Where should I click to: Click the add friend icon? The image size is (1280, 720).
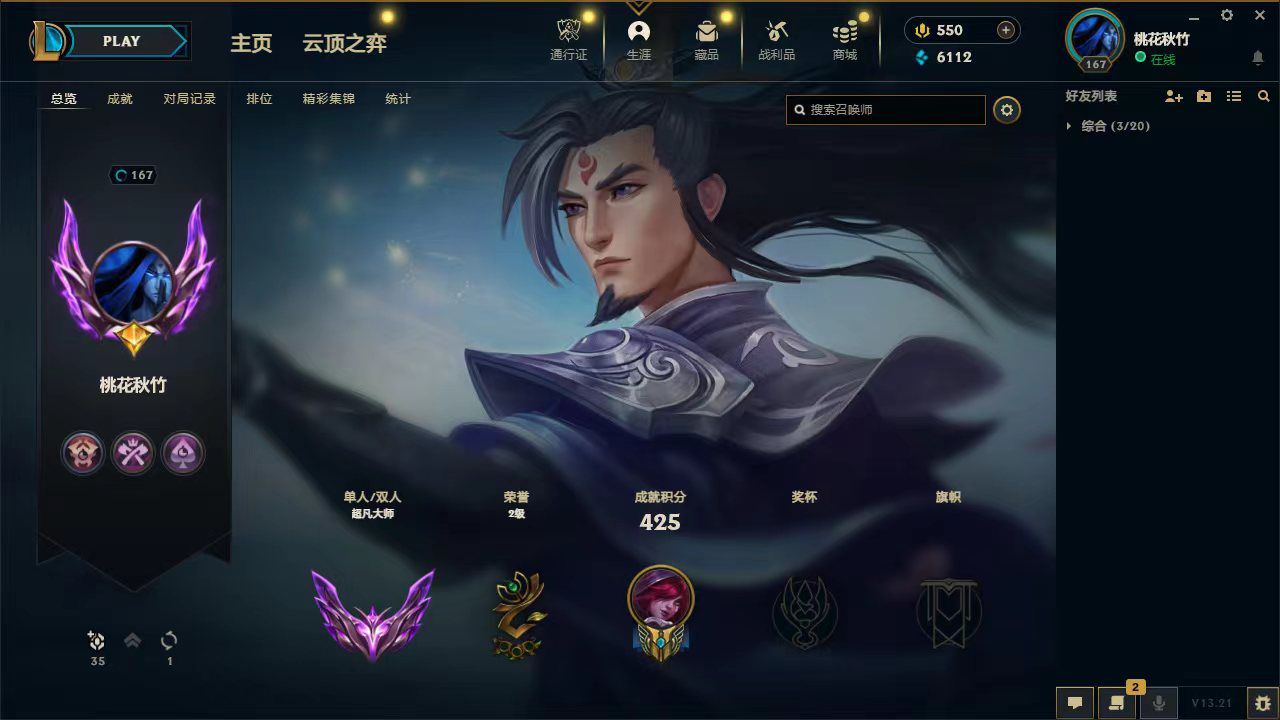[x=1174, y=96]
